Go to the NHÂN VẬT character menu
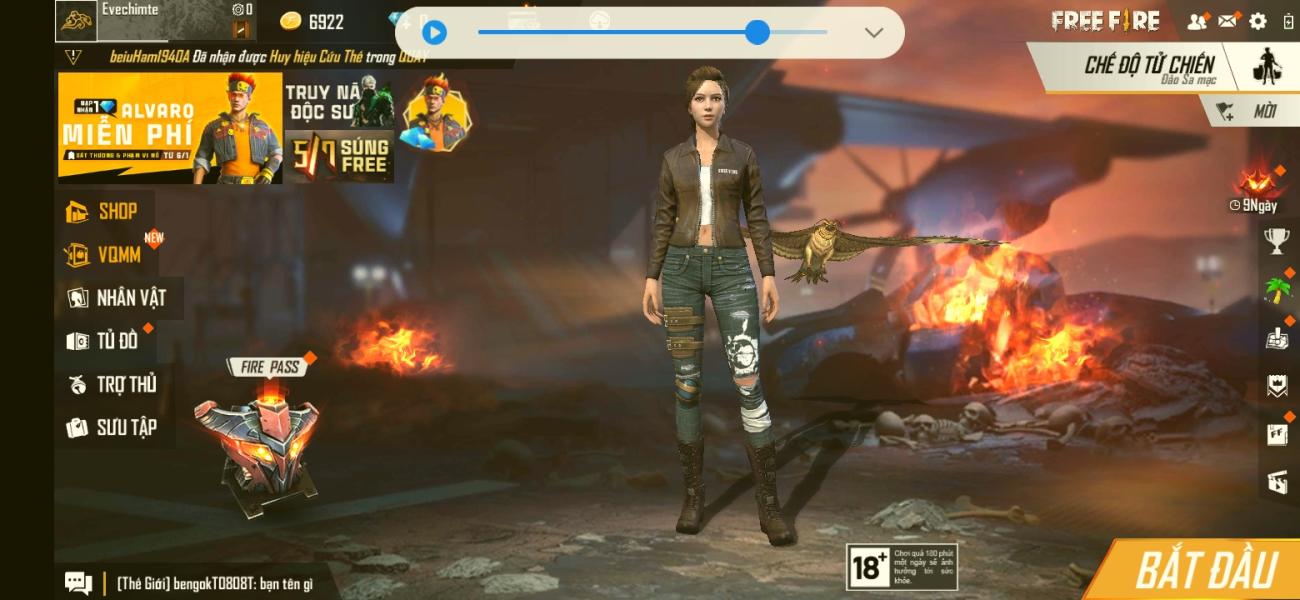 point(117,298)
